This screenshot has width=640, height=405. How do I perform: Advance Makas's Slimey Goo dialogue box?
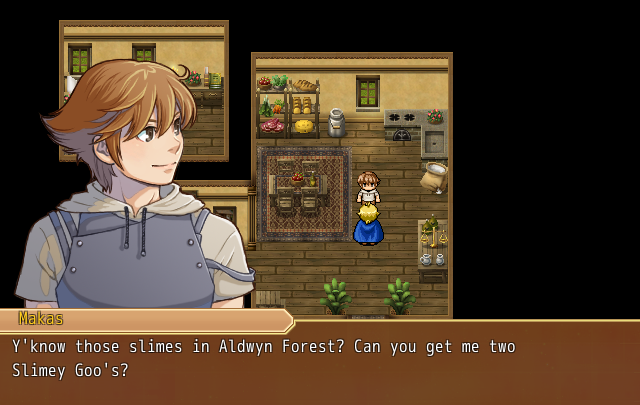(320, 362)
